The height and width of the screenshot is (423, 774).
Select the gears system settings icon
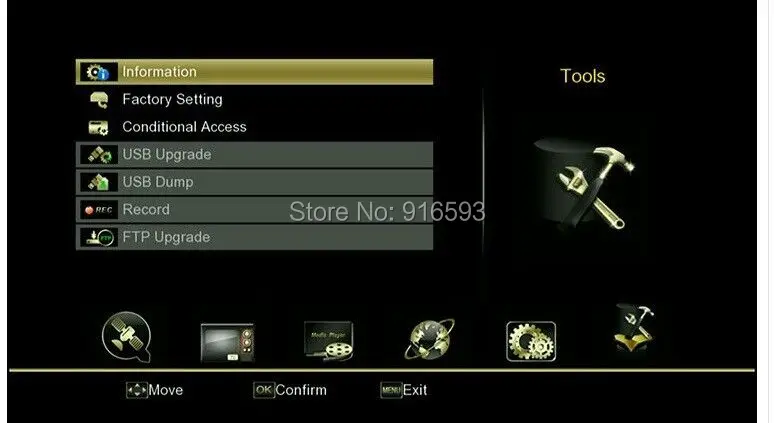(531, 341)
